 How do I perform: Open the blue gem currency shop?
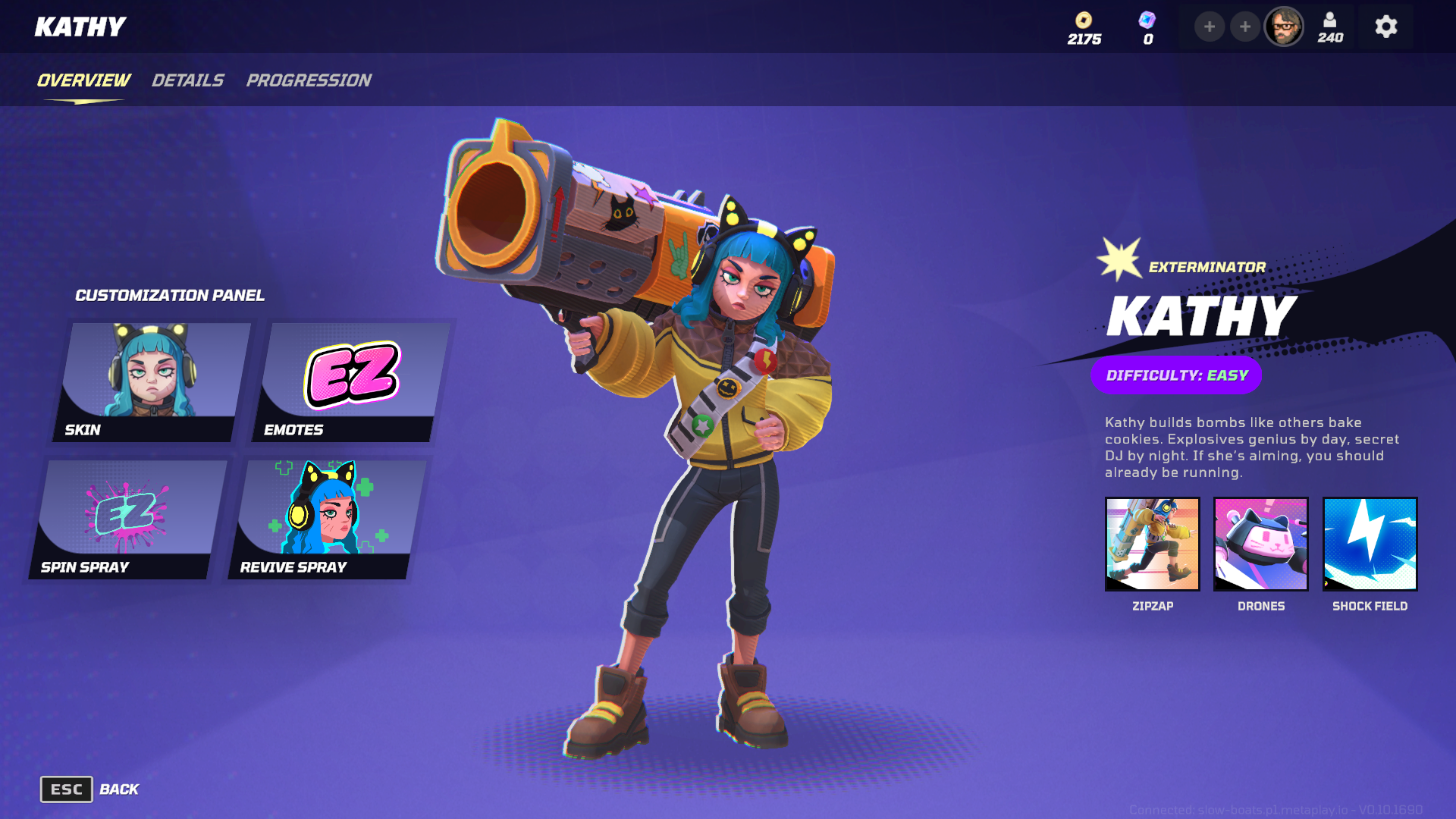(1147, 28)
